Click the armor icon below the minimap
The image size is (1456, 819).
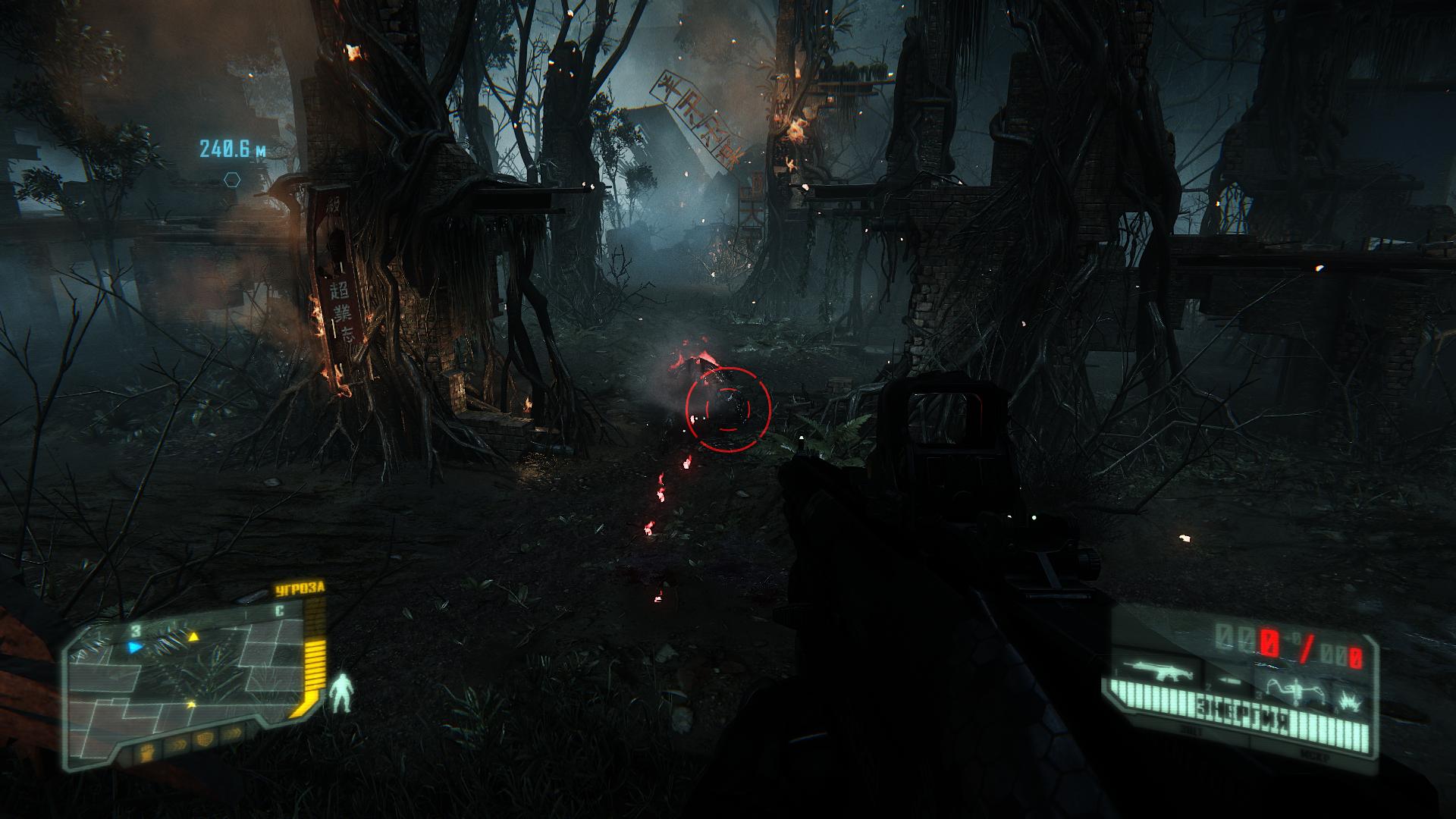204,737
